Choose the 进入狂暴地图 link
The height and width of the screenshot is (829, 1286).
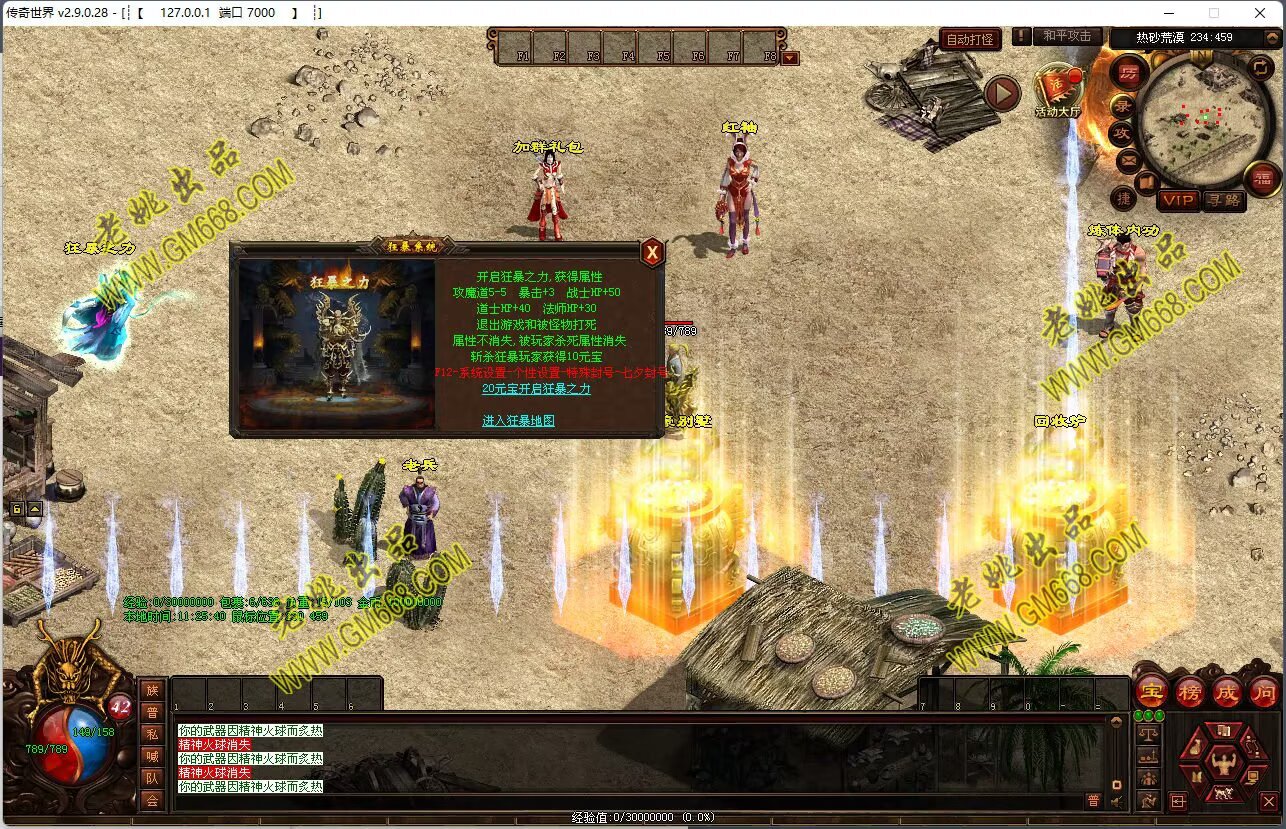point(518,421)
